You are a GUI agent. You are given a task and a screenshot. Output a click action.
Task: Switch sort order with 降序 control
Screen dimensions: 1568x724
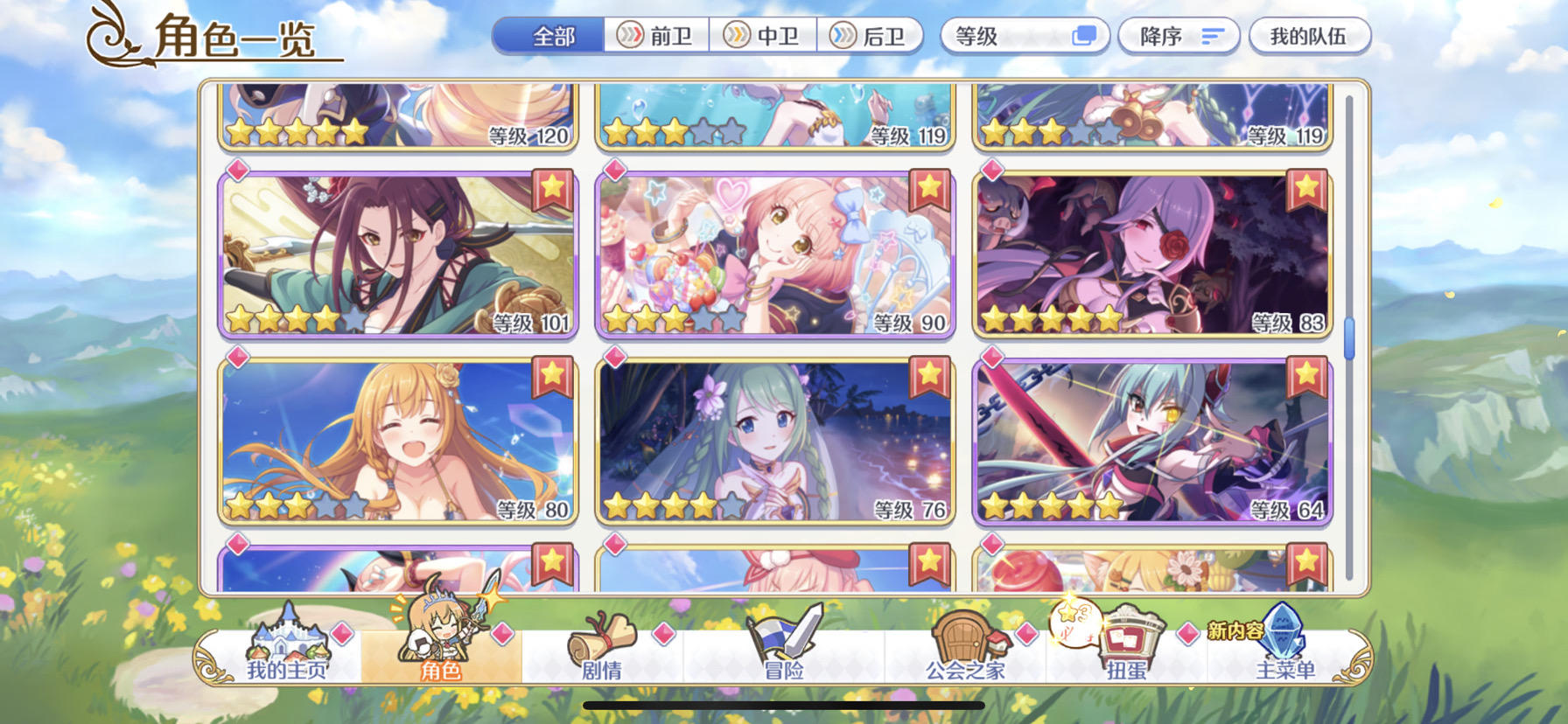click(x=1179, y=35)
